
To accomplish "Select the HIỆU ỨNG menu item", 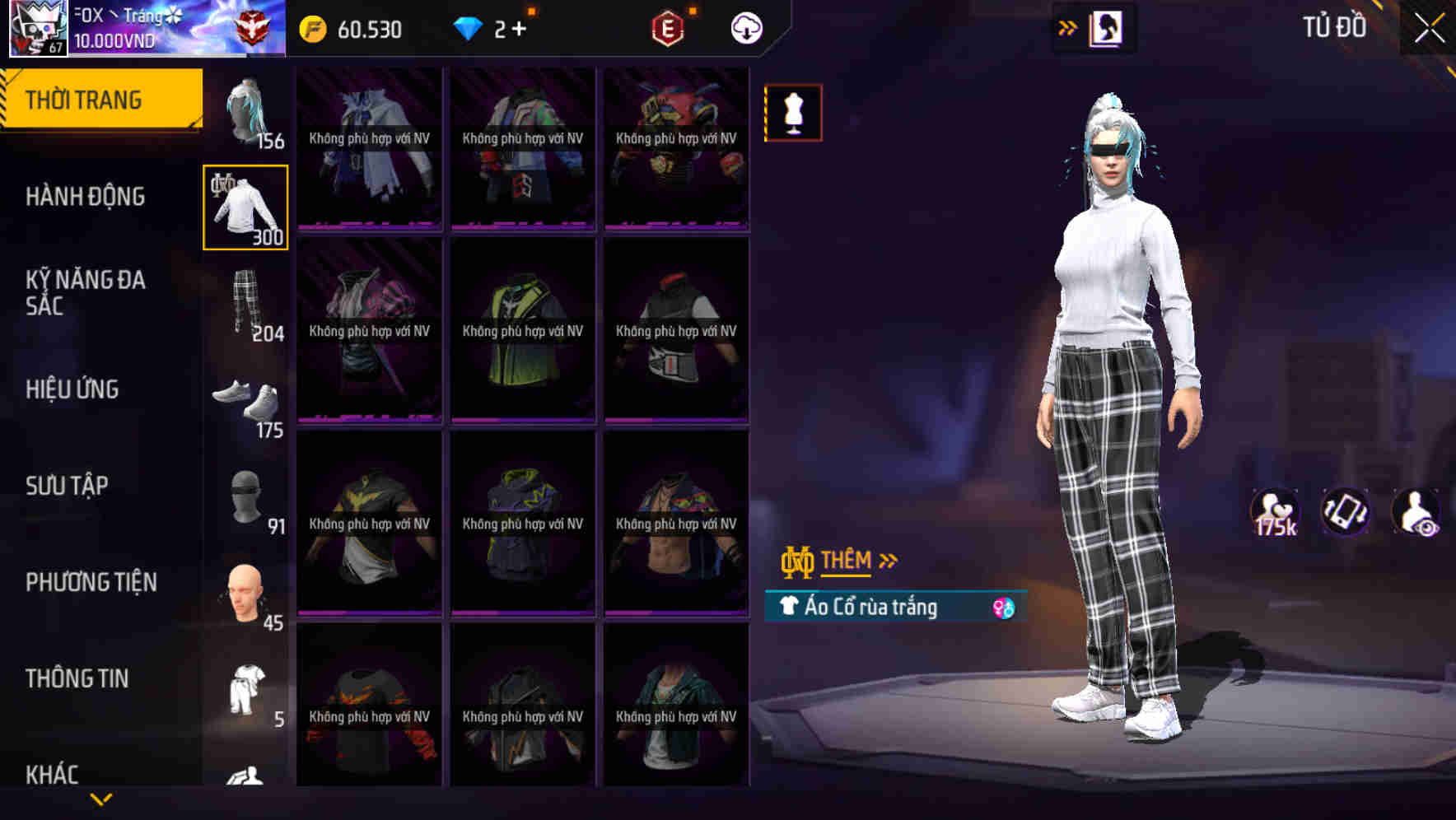I will click(73, 389).
